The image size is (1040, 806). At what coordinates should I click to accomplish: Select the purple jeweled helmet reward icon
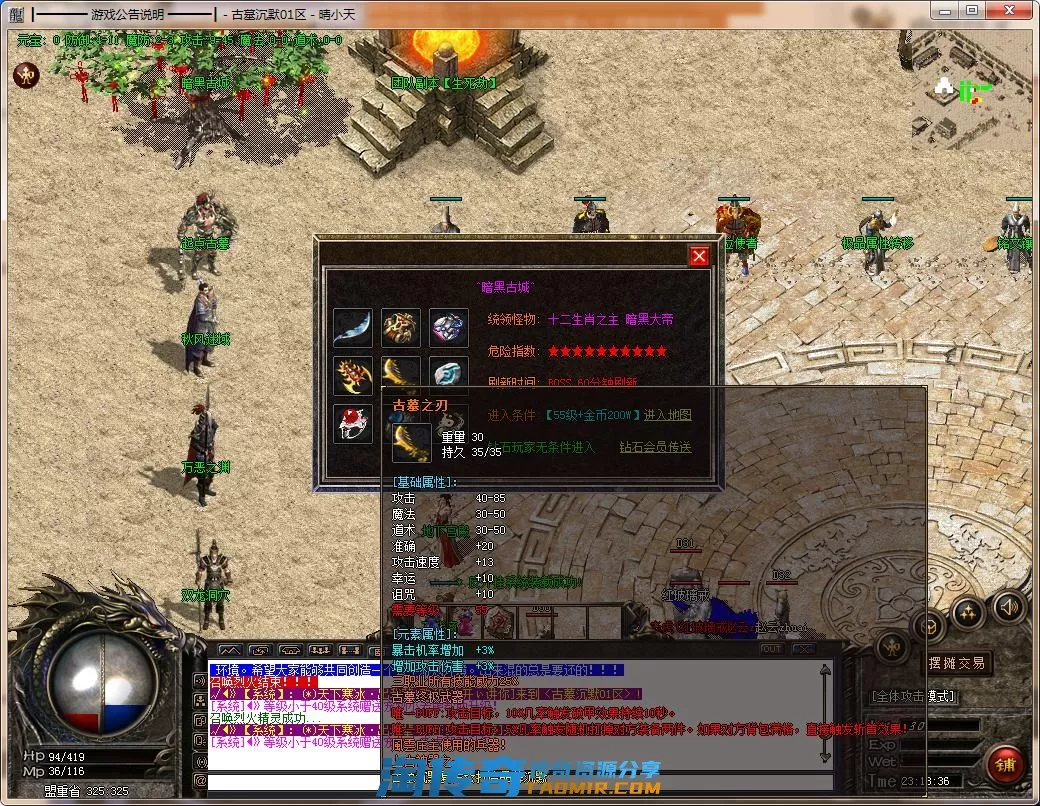click(449, 328)
